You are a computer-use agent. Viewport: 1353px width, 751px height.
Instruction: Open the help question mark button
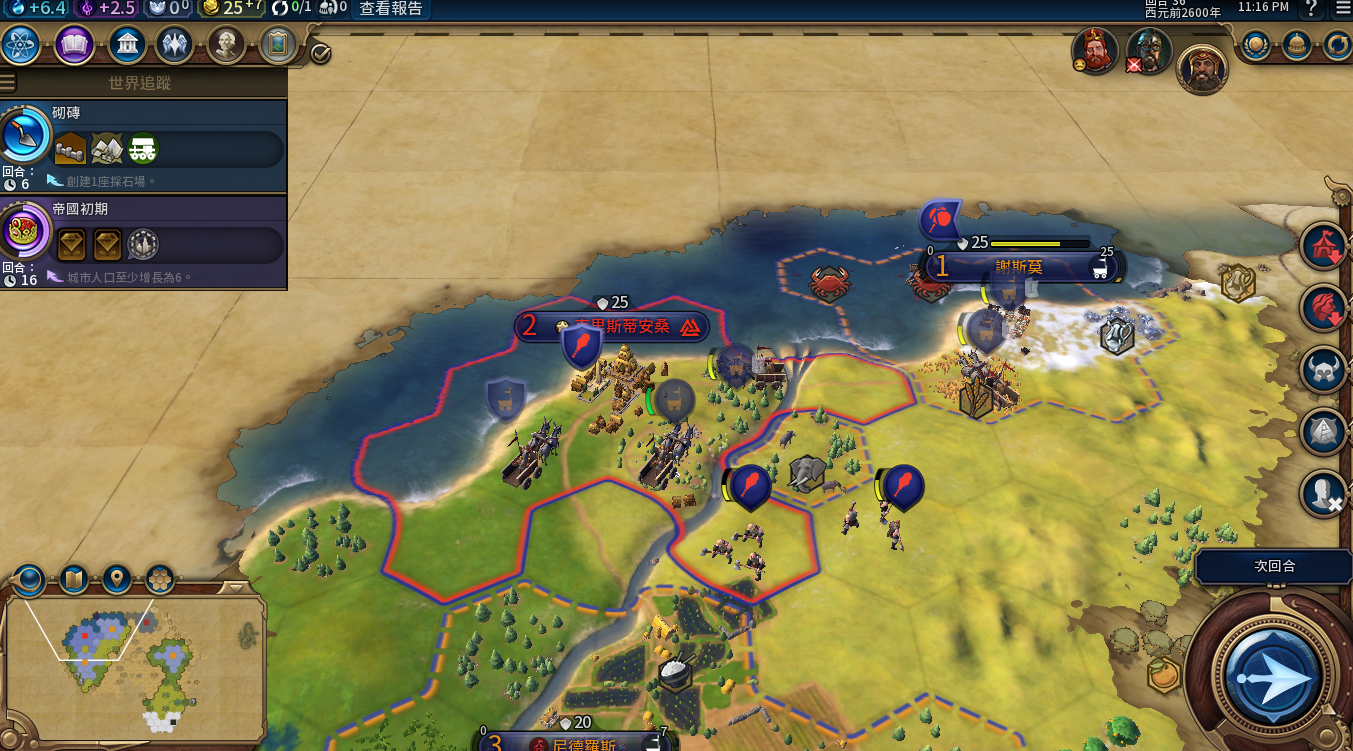1310,9
